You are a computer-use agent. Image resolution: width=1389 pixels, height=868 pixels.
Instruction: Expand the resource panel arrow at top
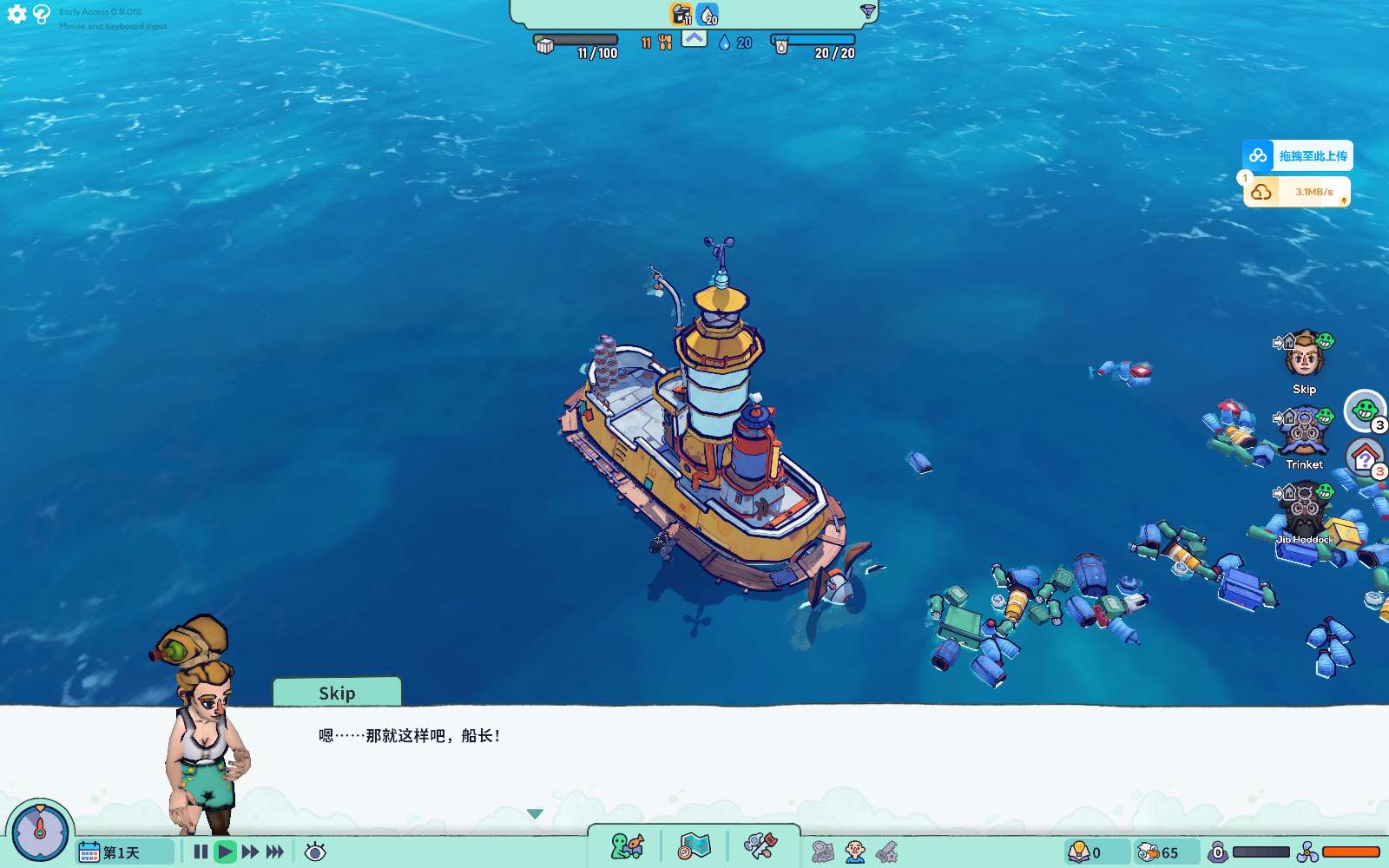tap(694, 38)
